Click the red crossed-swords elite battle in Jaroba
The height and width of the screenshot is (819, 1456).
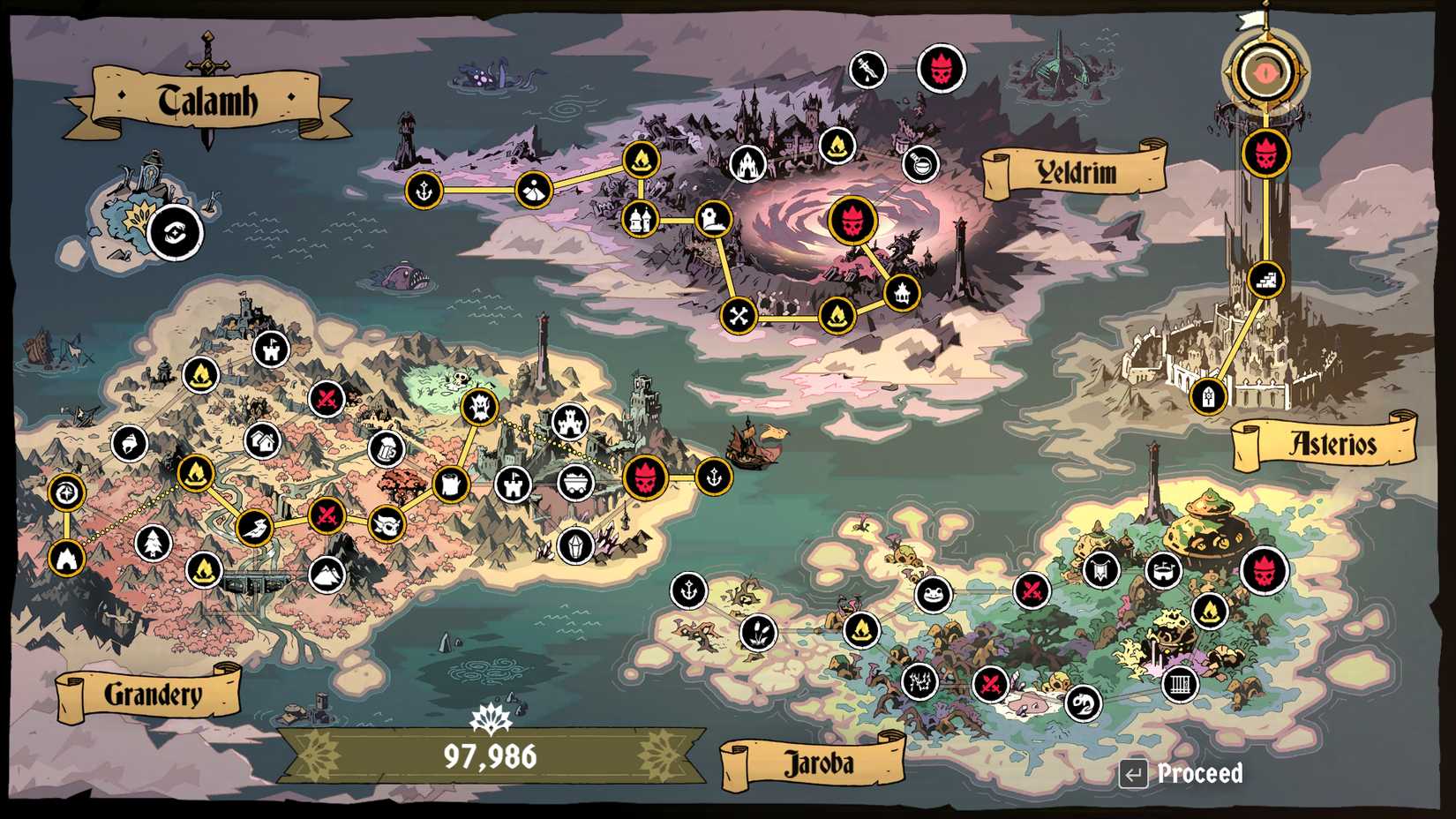1030,593
